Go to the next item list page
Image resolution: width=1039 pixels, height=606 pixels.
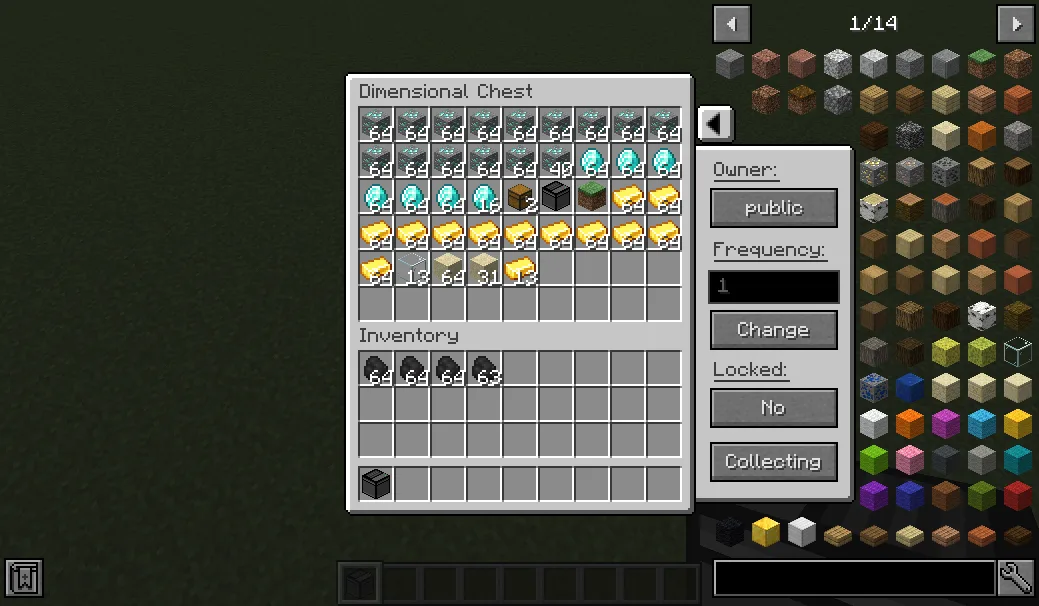1015,23
